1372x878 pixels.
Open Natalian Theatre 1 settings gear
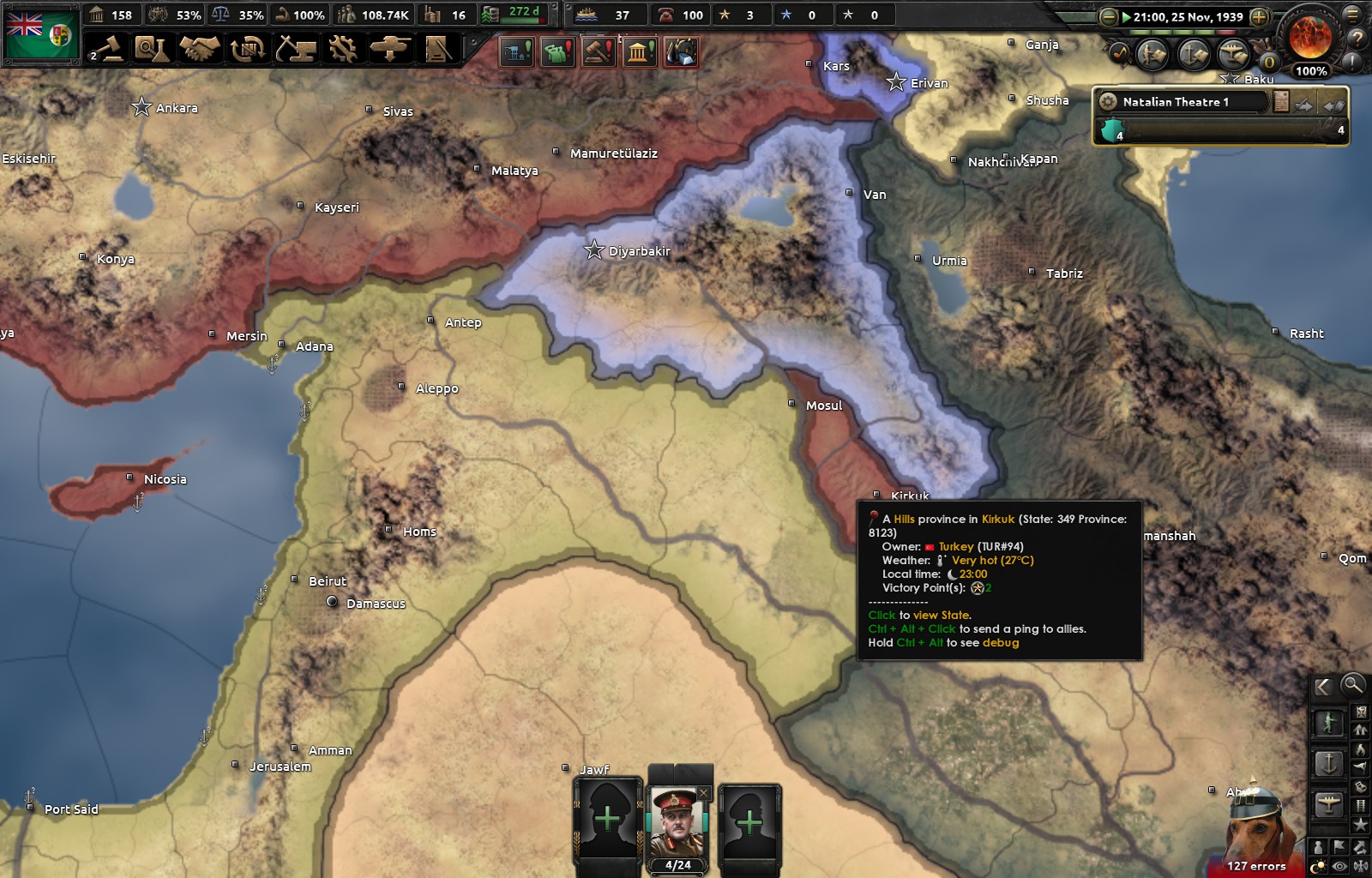click(x=1107, y=101)
